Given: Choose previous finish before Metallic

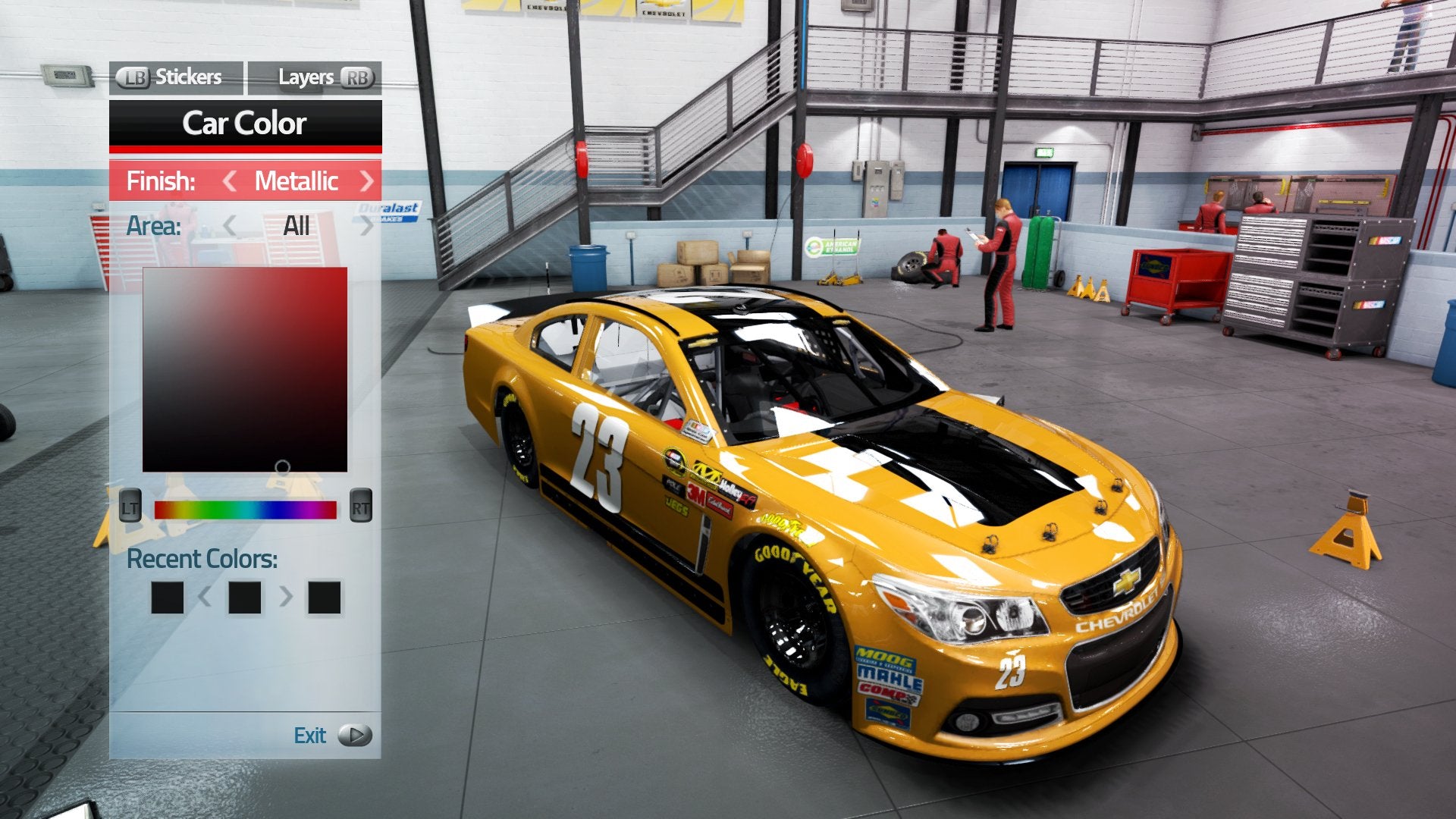Looking at the screenshot, I should pyautogui.click(x=230, y=181).
